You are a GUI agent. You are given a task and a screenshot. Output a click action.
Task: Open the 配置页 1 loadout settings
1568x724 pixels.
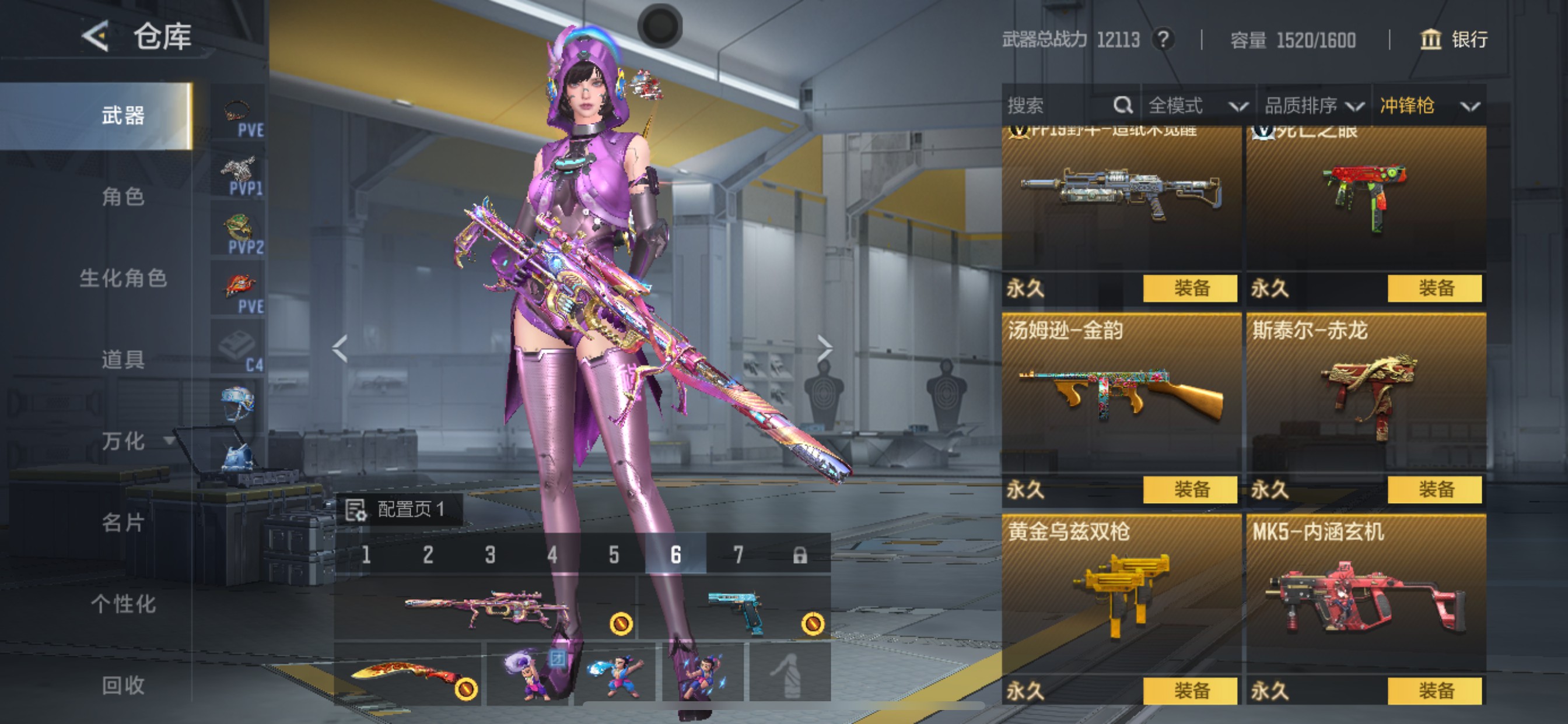[398, 509]
